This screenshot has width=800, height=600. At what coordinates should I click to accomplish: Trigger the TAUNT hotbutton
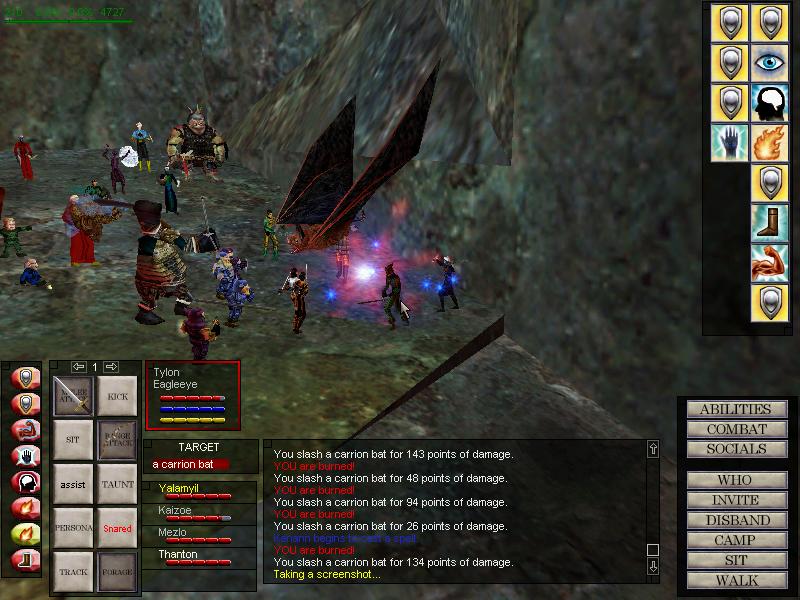point(117,483)
